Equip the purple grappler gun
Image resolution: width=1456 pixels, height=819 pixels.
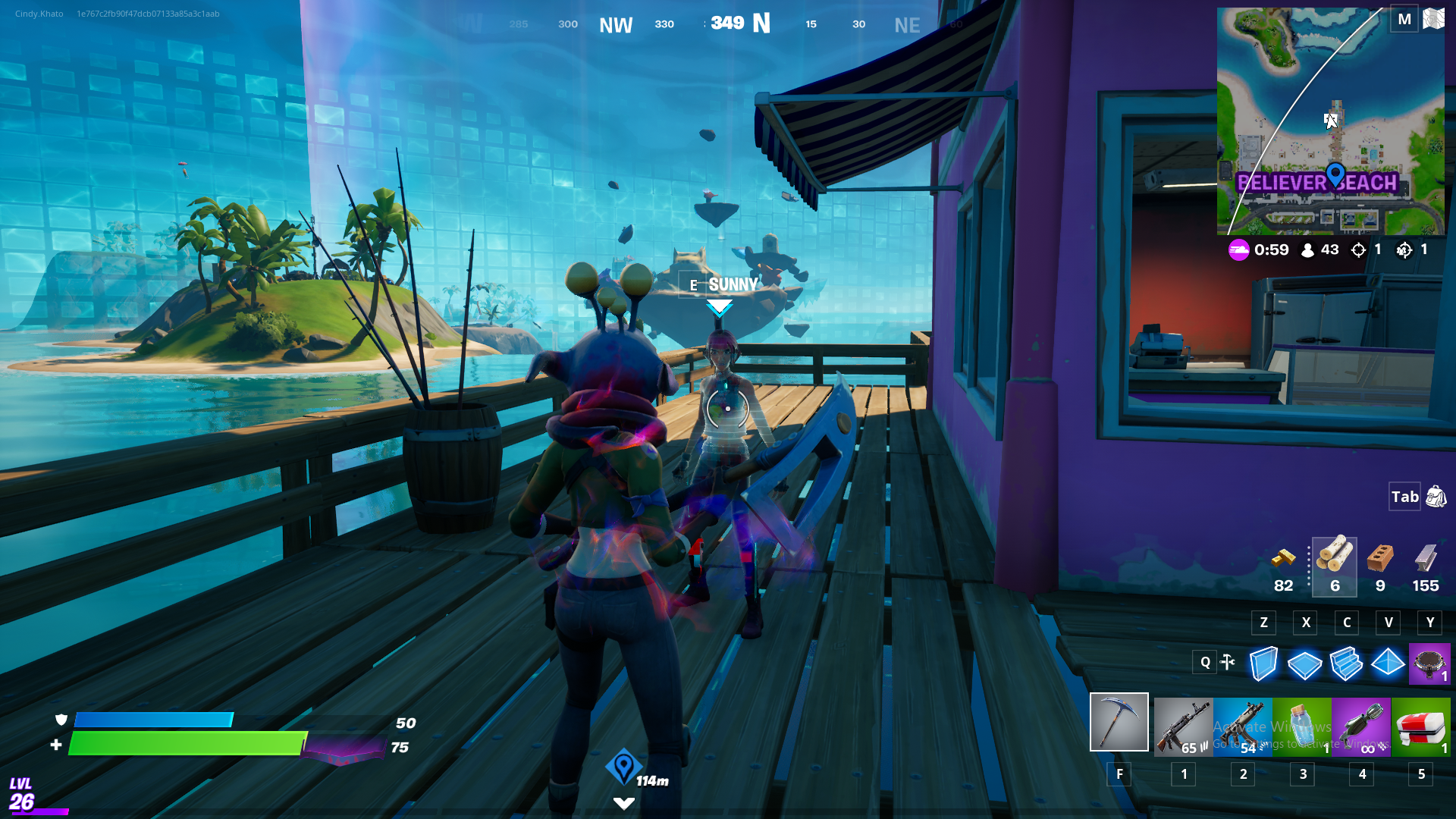1361,726
